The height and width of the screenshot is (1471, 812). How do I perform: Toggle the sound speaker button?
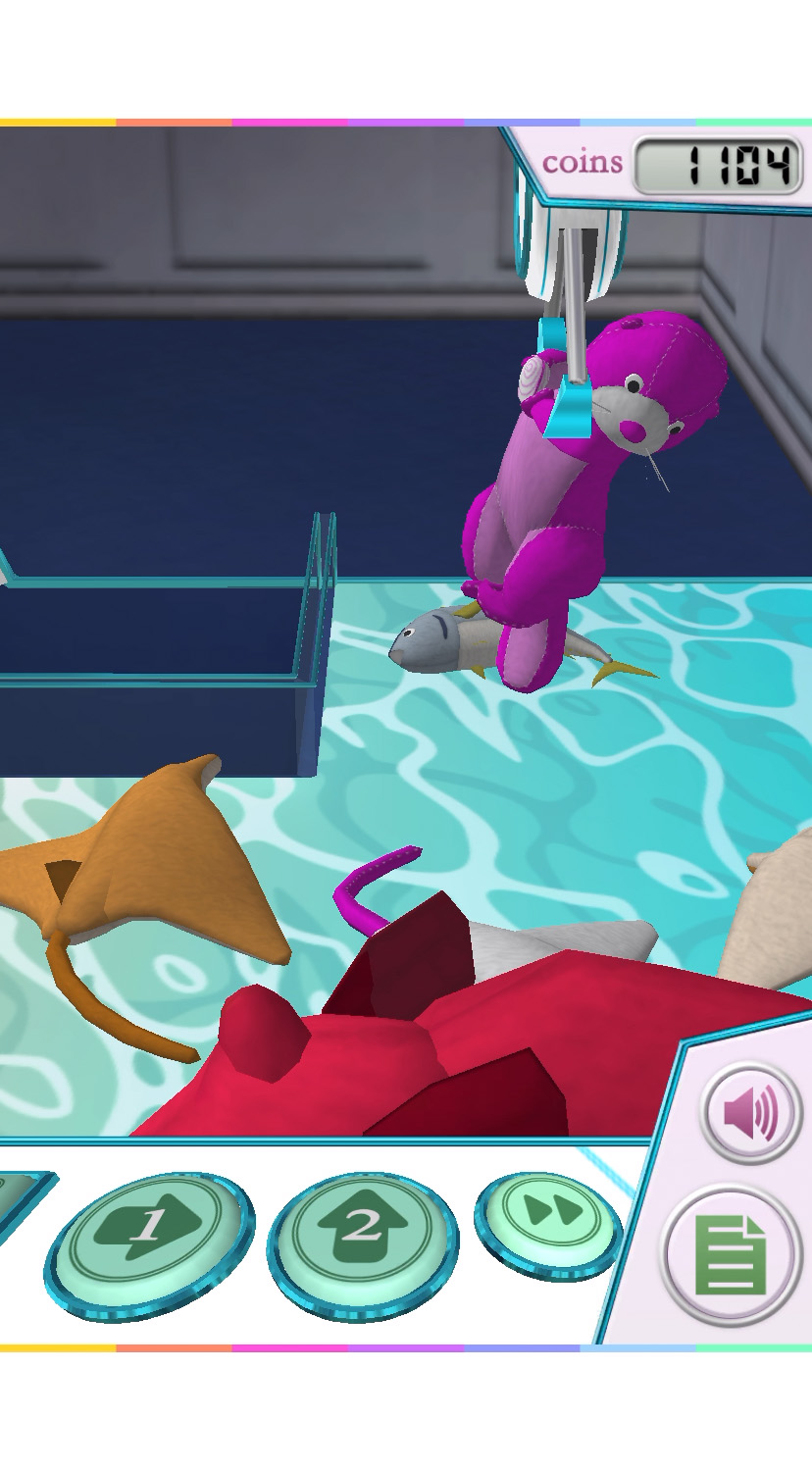click(x=752, y=1114)
